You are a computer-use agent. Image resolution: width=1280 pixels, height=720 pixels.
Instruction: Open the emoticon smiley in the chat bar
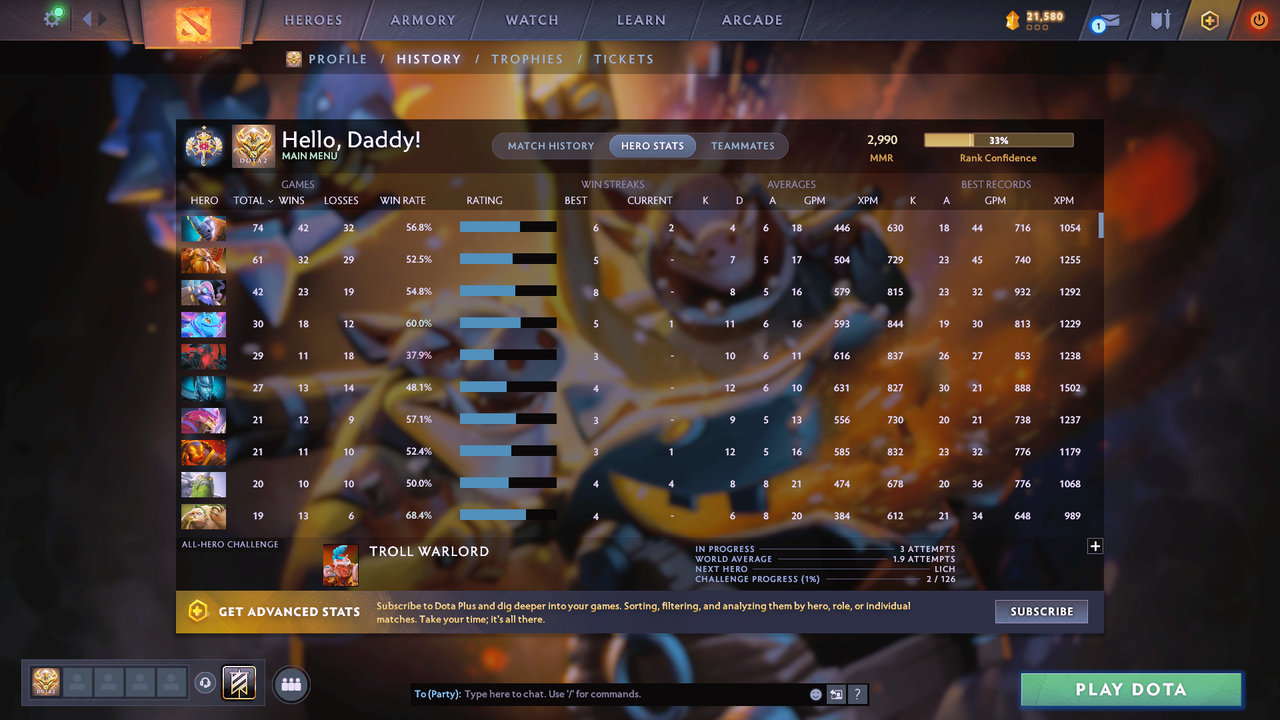815,693
